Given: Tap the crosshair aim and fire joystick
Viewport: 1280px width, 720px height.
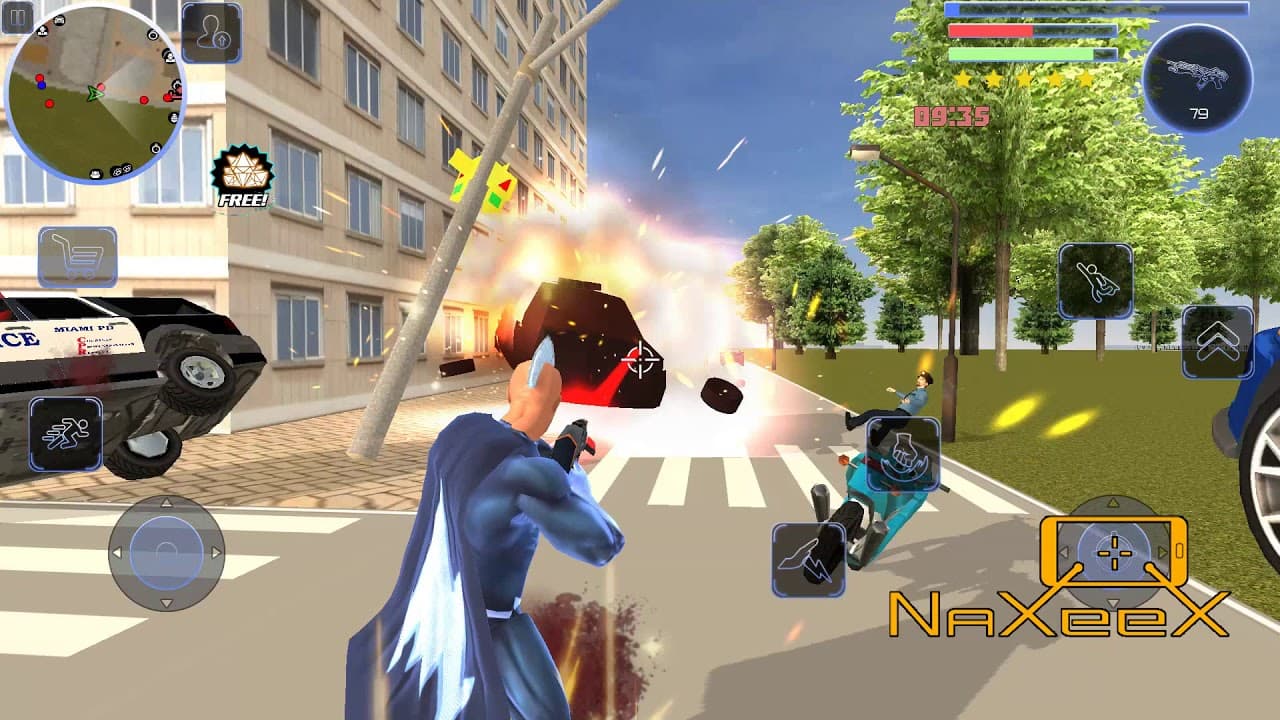Looking at the screenshot, I should click(1113, 552).
